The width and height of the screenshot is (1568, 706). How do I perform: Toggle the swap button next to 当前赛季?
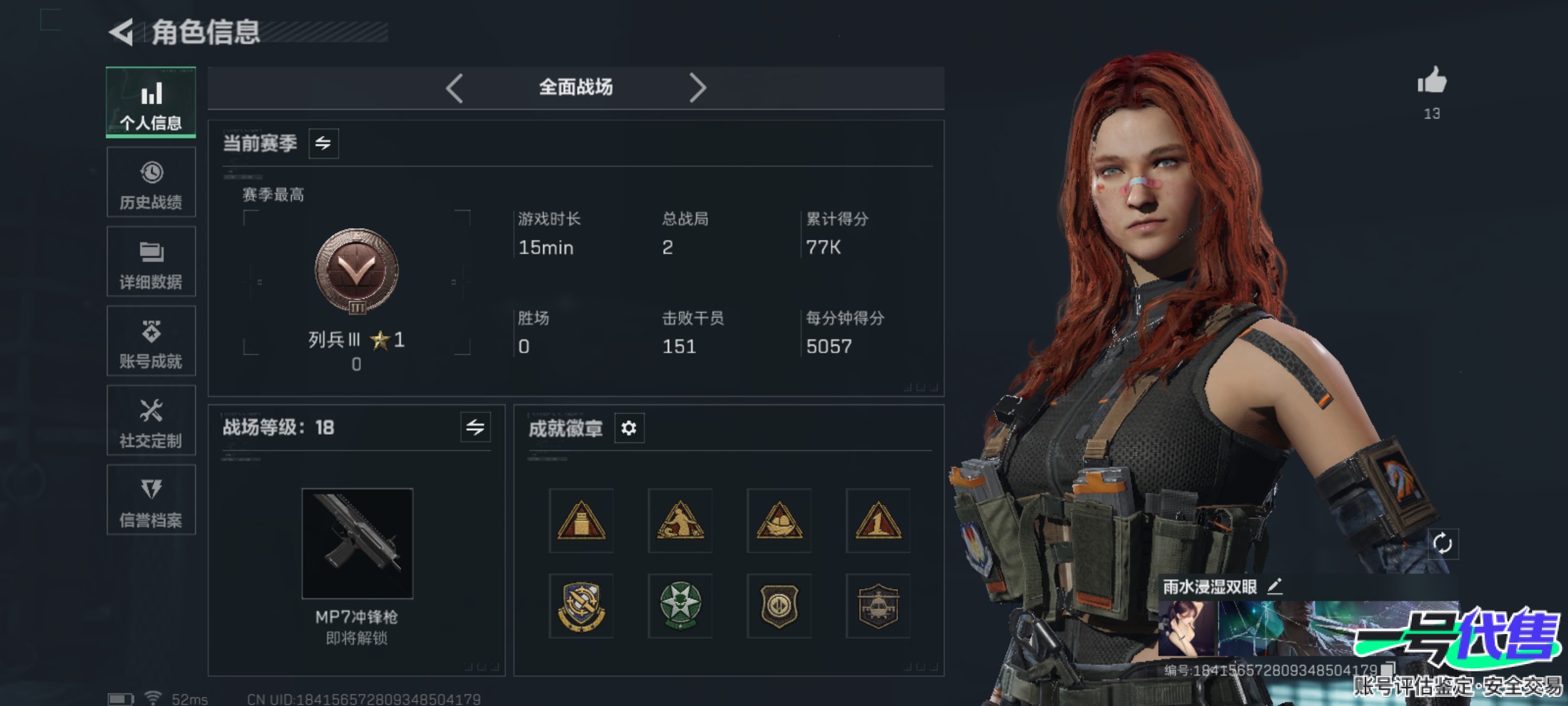(x=323, y=143)
